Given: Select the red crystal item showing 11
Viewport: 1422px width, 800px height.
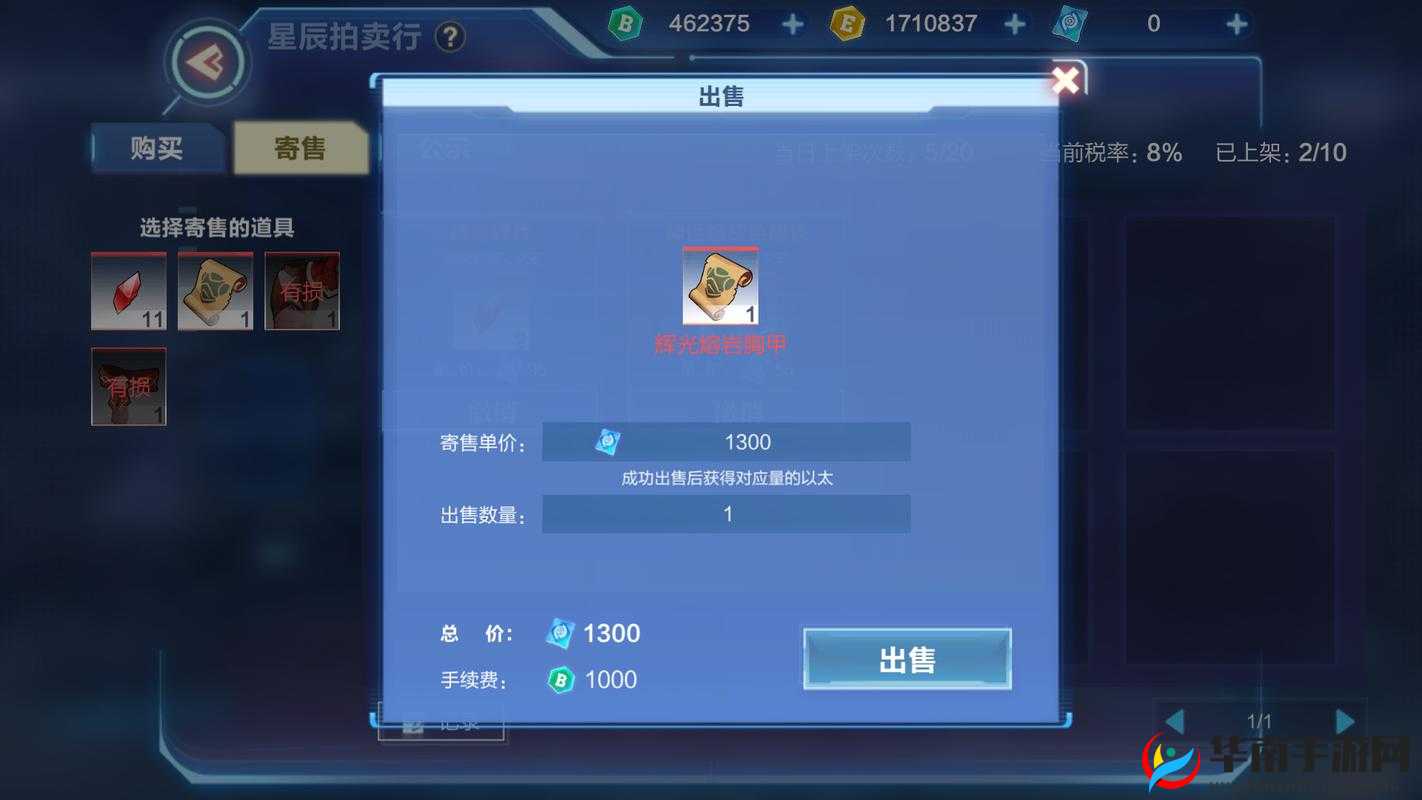Looking at the screenshot, I should (128, 291).
